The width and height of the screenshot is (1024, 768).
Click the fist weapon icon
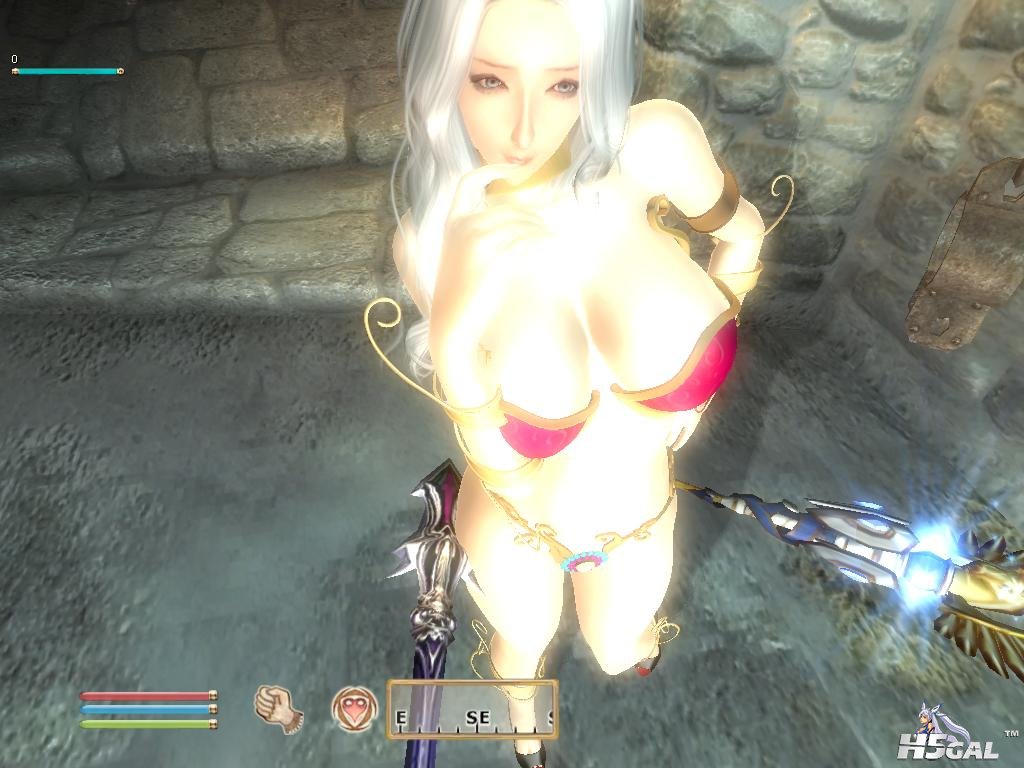278,708
